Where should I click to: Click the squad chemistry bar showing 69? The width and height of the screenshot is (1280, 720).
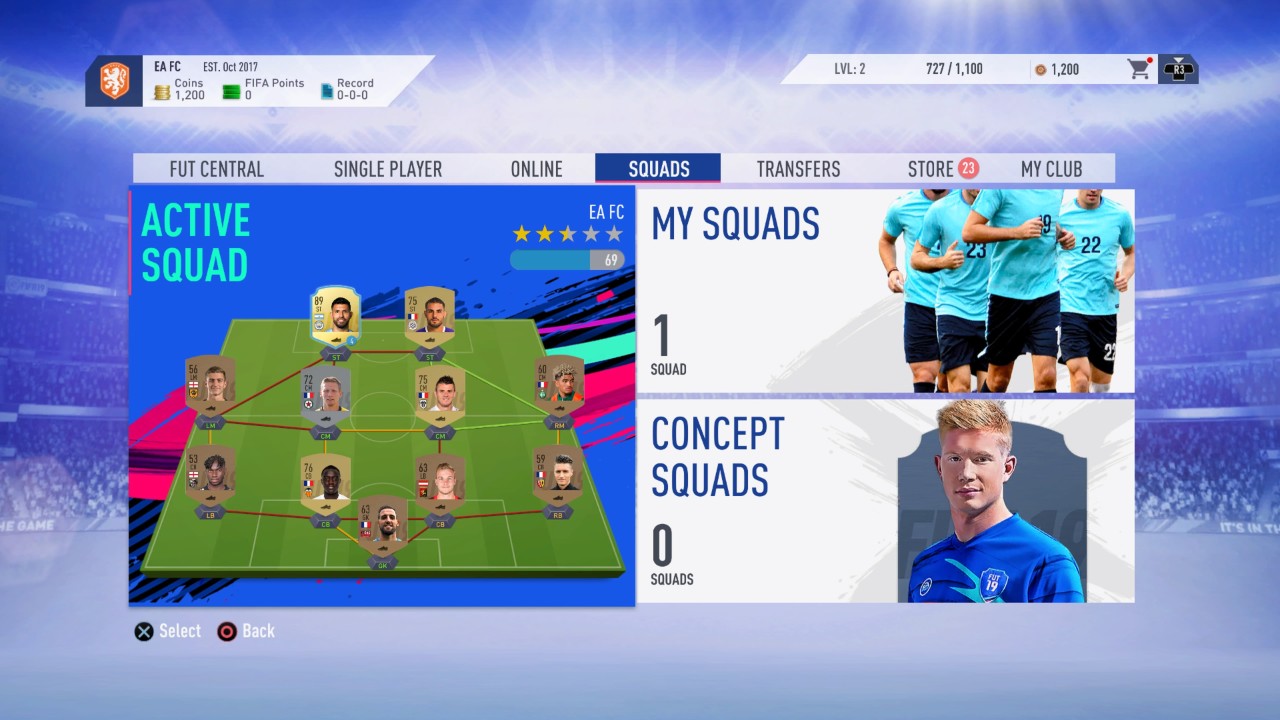[568, 259]
